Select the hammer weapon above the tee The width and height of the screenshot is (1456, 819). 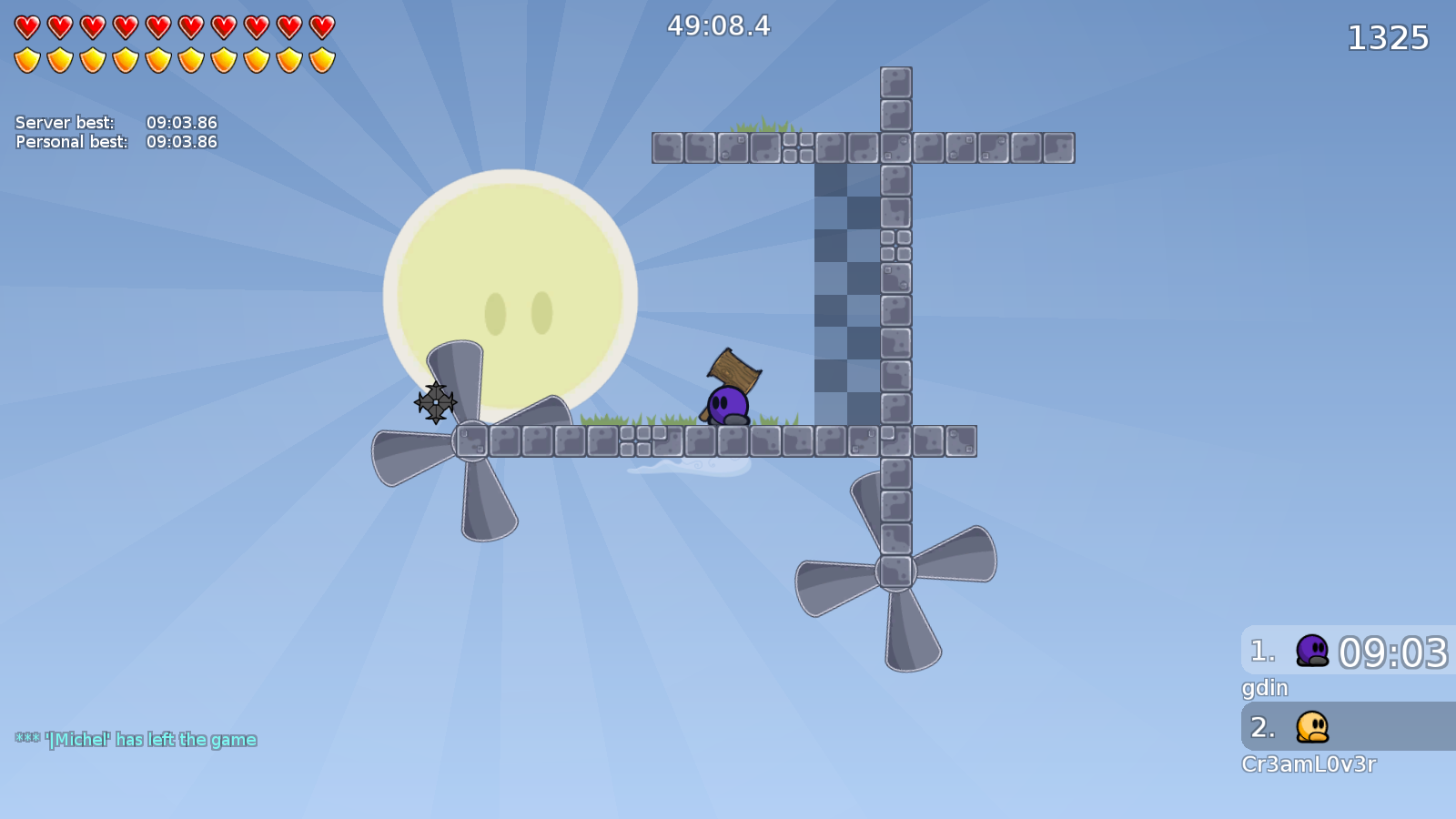click(x=732, y=369)
